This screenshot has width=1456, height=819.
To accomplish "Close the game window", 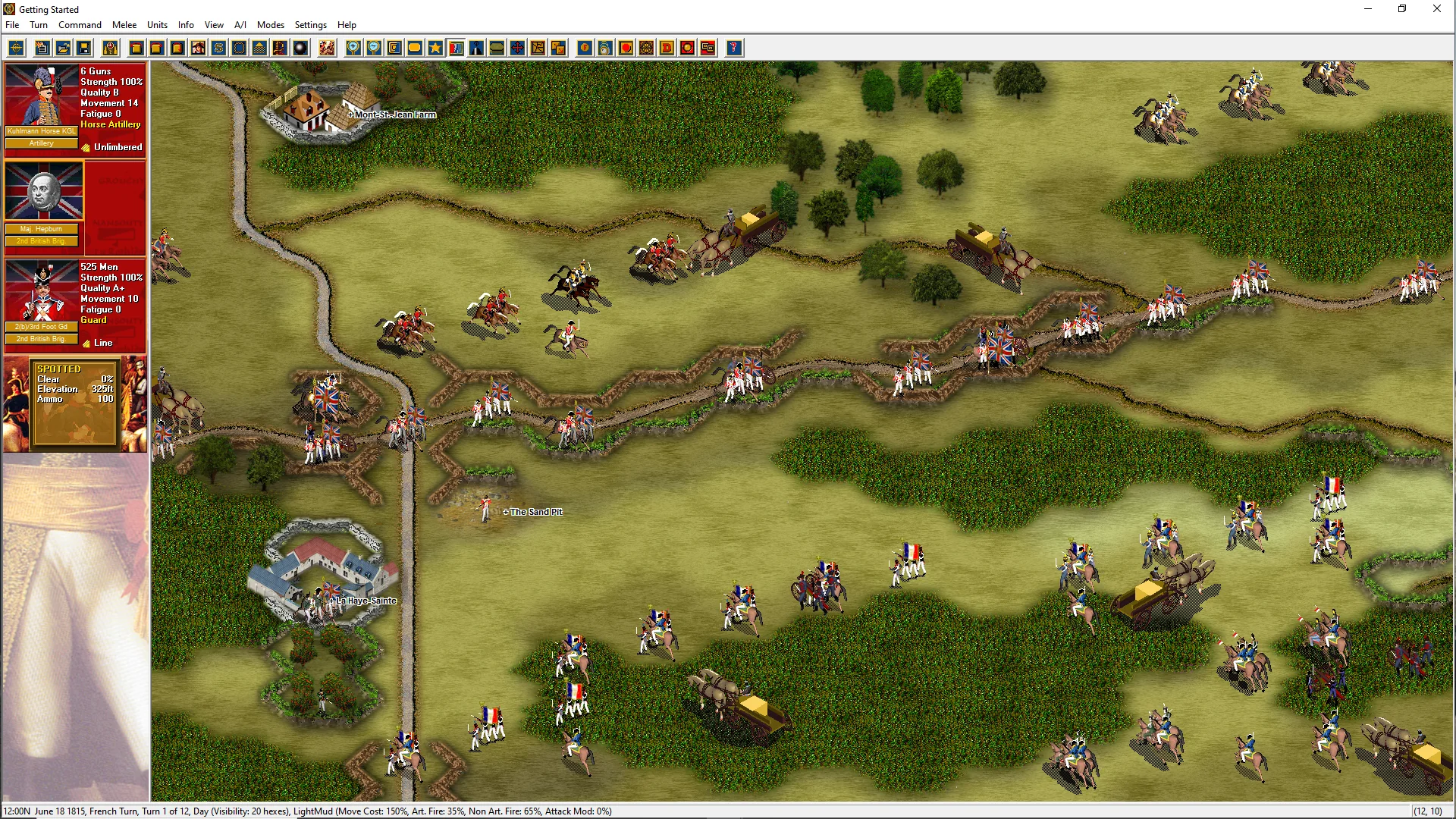I will point(1436,9).
